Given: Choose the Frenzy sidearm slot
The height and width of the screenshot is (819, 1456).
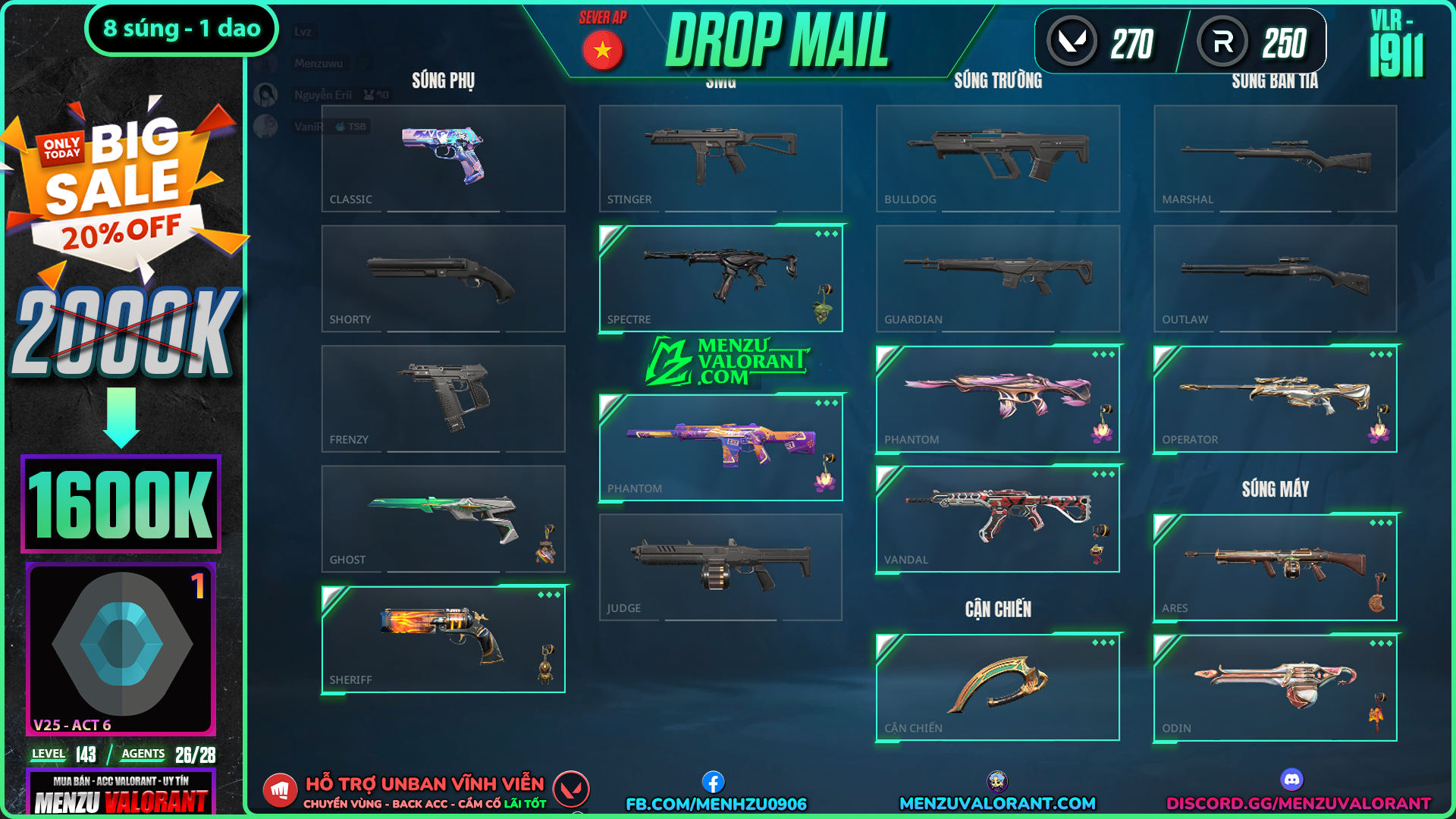Looking at the screenshot, I should pyautogui.click(x=443, y=398).
